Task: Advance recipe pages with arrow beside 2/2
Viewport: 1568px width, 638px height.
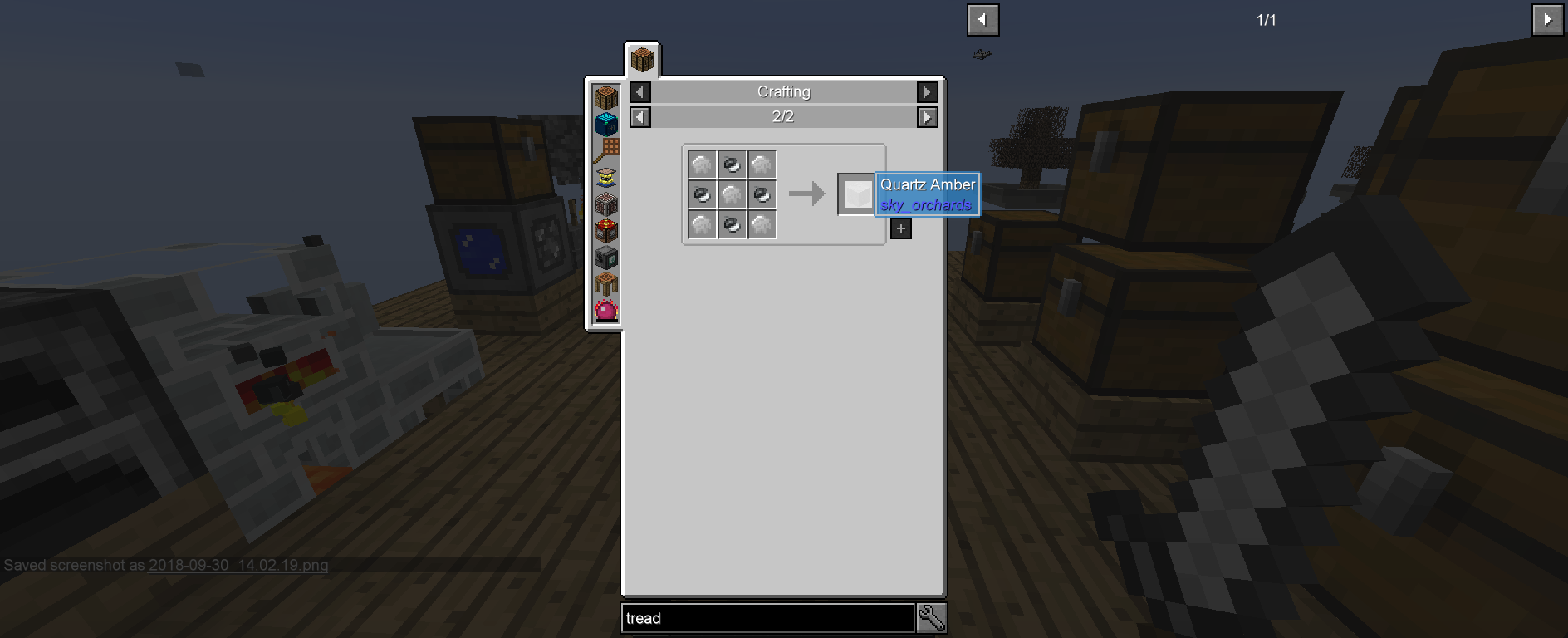Action: 926,117
